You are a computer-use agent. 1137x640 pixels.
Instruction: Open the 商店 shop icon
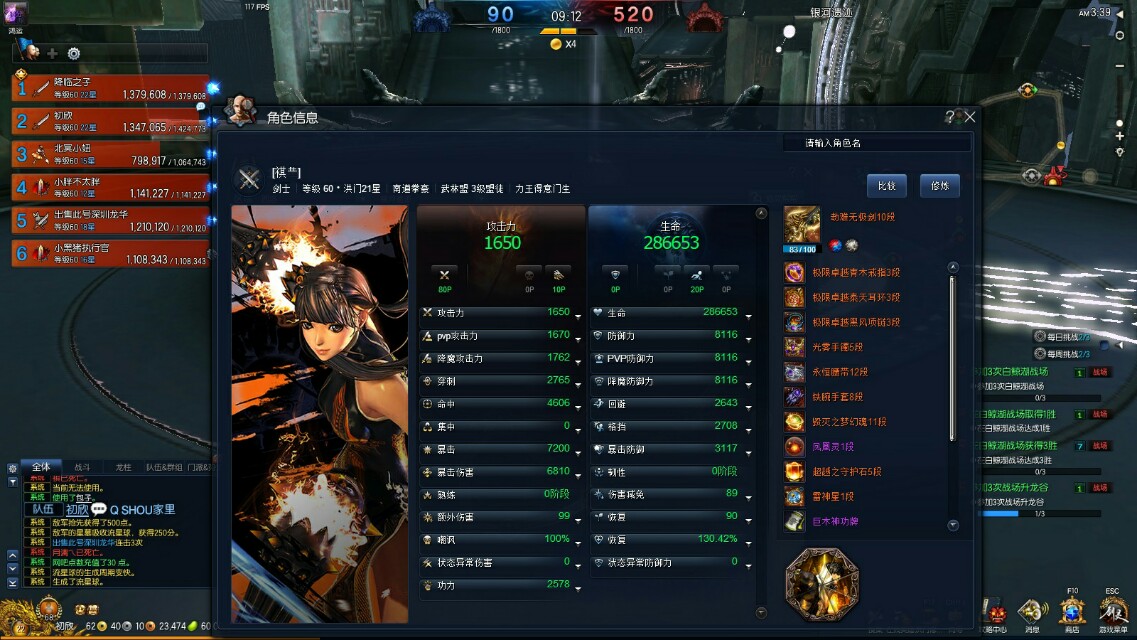coord(1072,612)
